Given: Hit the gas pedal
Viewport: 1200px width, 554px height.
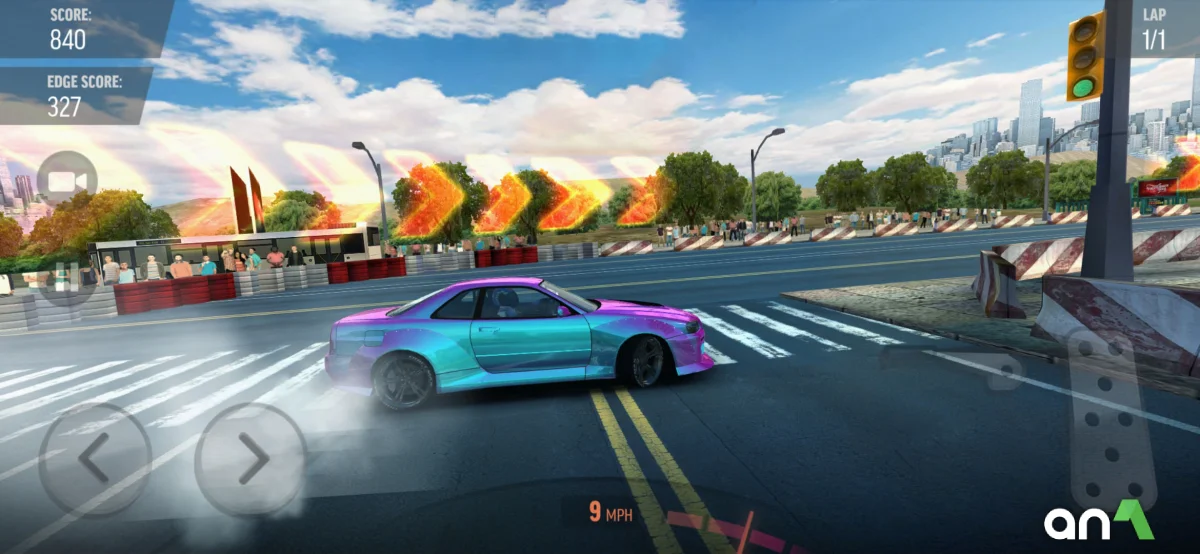Looking at the screenshot, I should point(1112,420).
